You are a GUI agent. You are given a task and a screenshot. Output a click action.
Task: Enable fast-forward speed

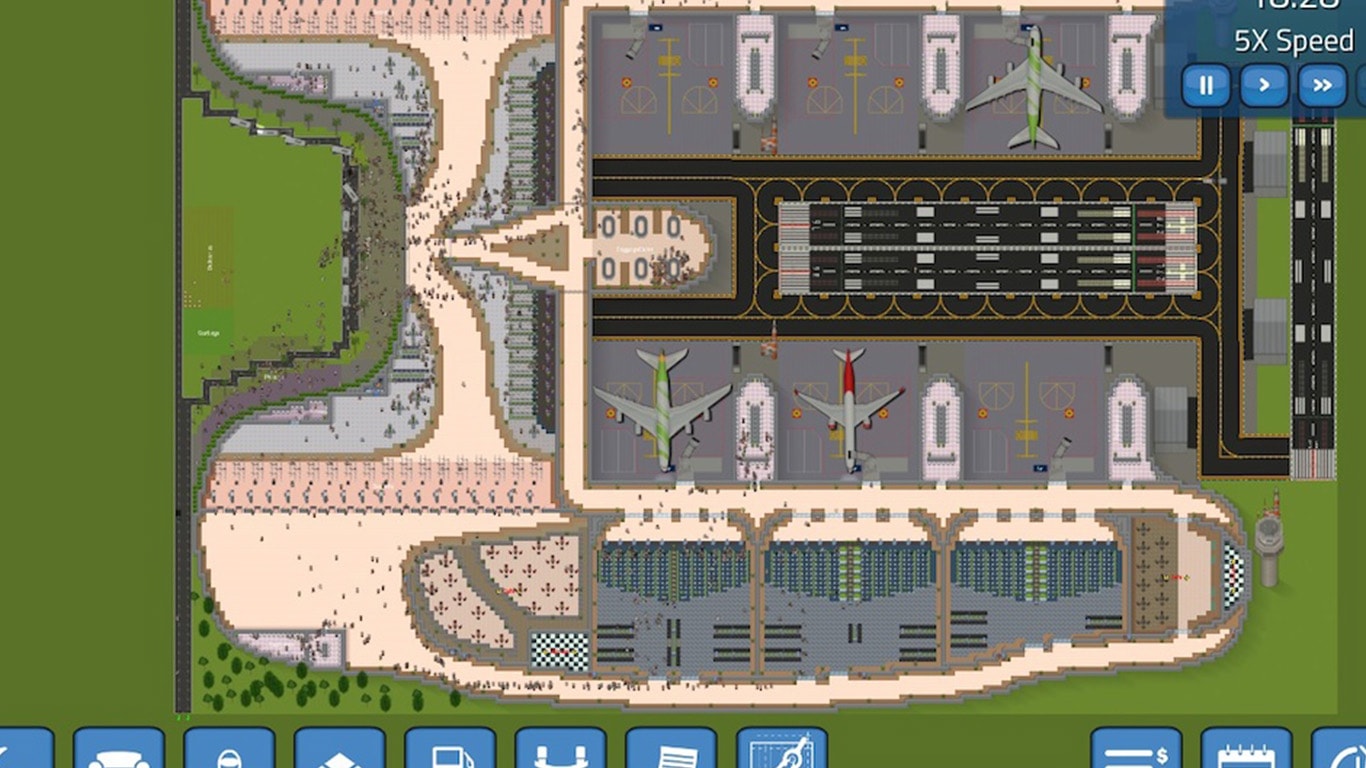[x=1321, y=86]
